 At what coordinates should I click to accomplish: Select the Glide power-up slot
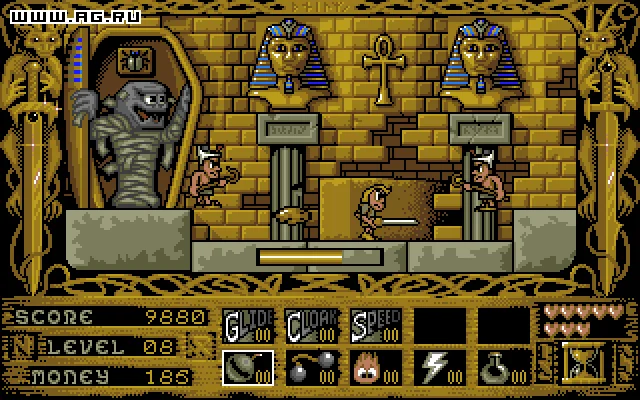click(247, 325)
